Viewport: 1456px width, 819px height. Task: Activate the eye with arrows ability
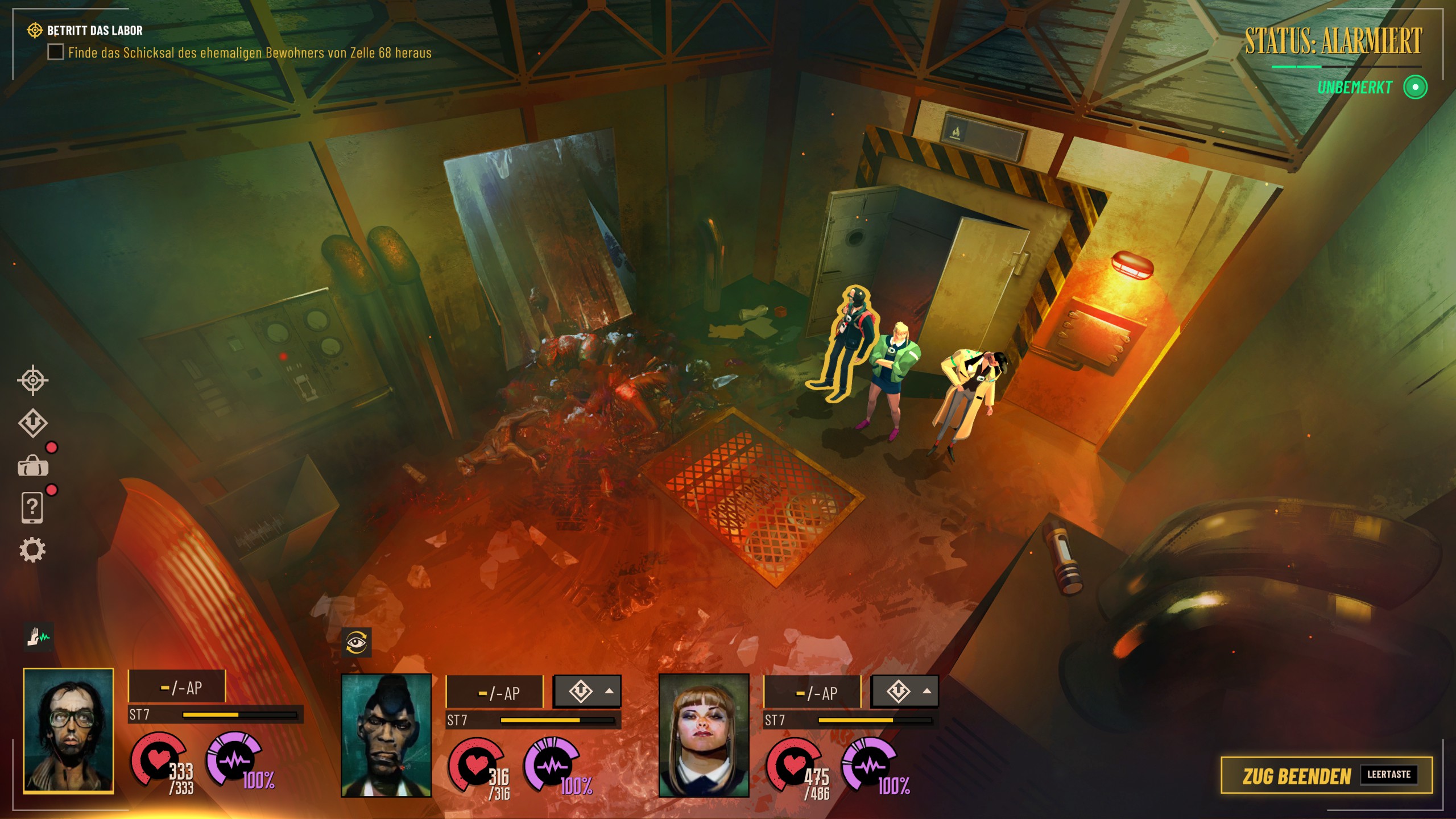(x=357, y=643)
